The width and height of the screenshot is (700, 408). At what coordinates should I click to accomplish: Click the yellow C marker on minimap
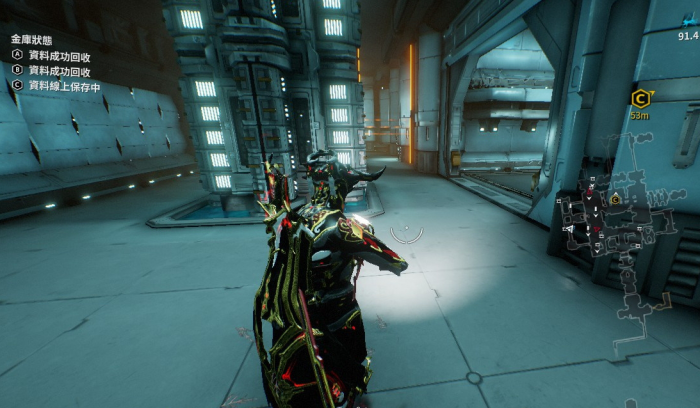pos(615,199)
